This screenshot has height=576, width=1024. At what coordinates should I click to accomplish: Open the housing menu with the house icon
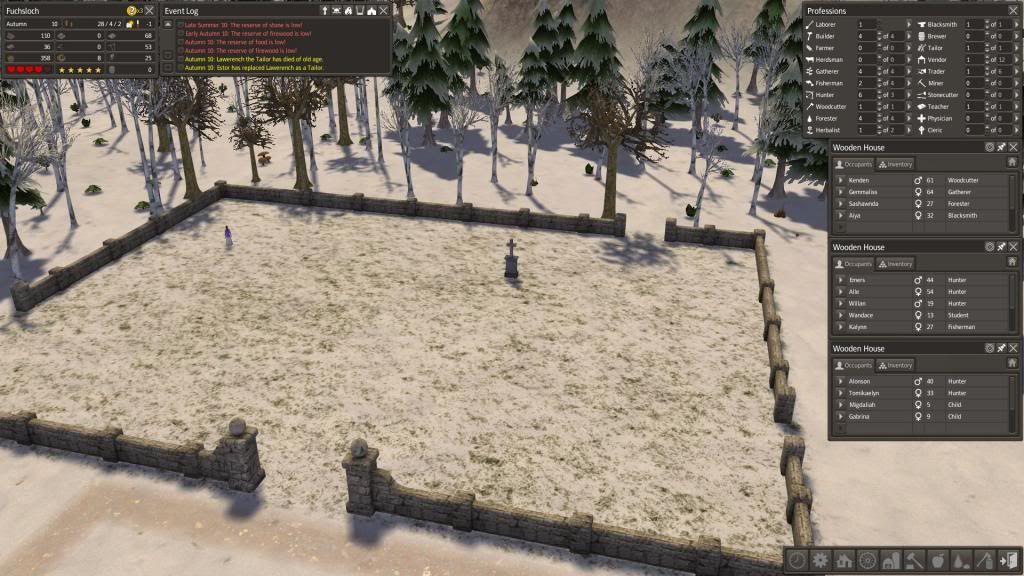tap(844, 561)
